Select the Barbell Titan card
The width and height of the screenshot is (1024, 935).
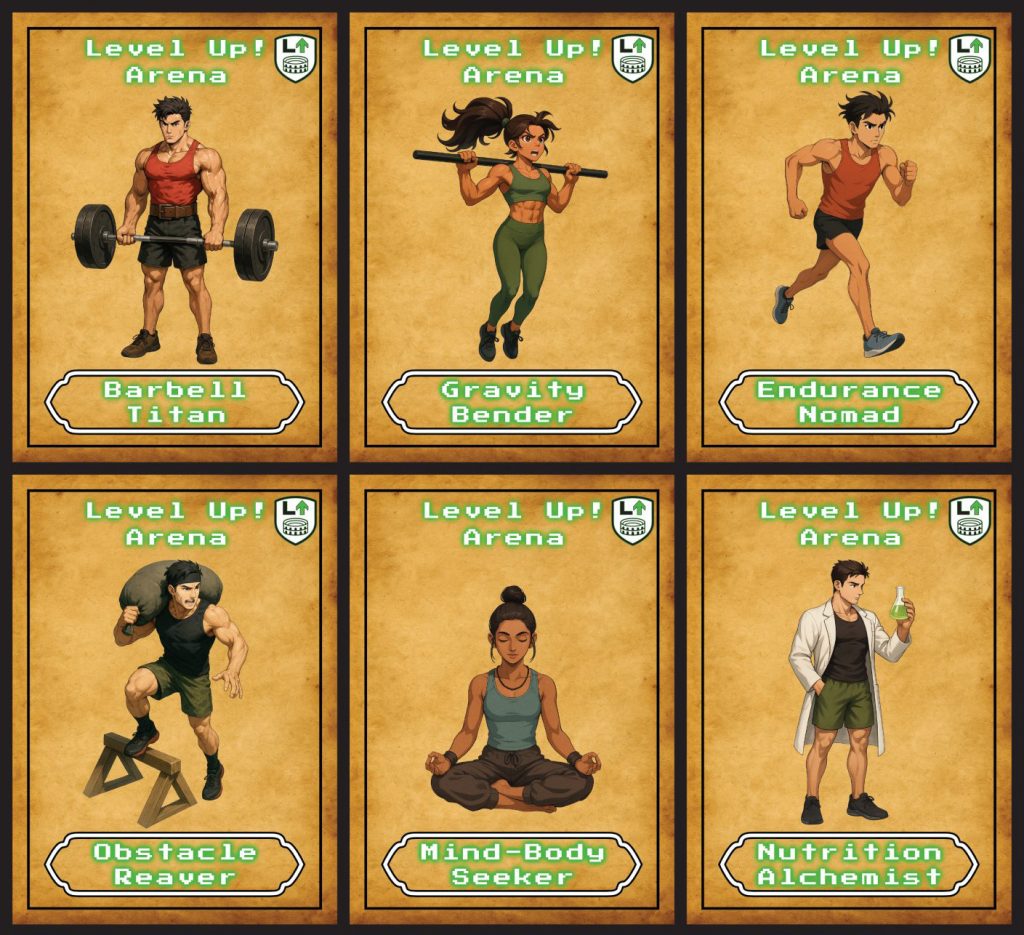[174, 237]
